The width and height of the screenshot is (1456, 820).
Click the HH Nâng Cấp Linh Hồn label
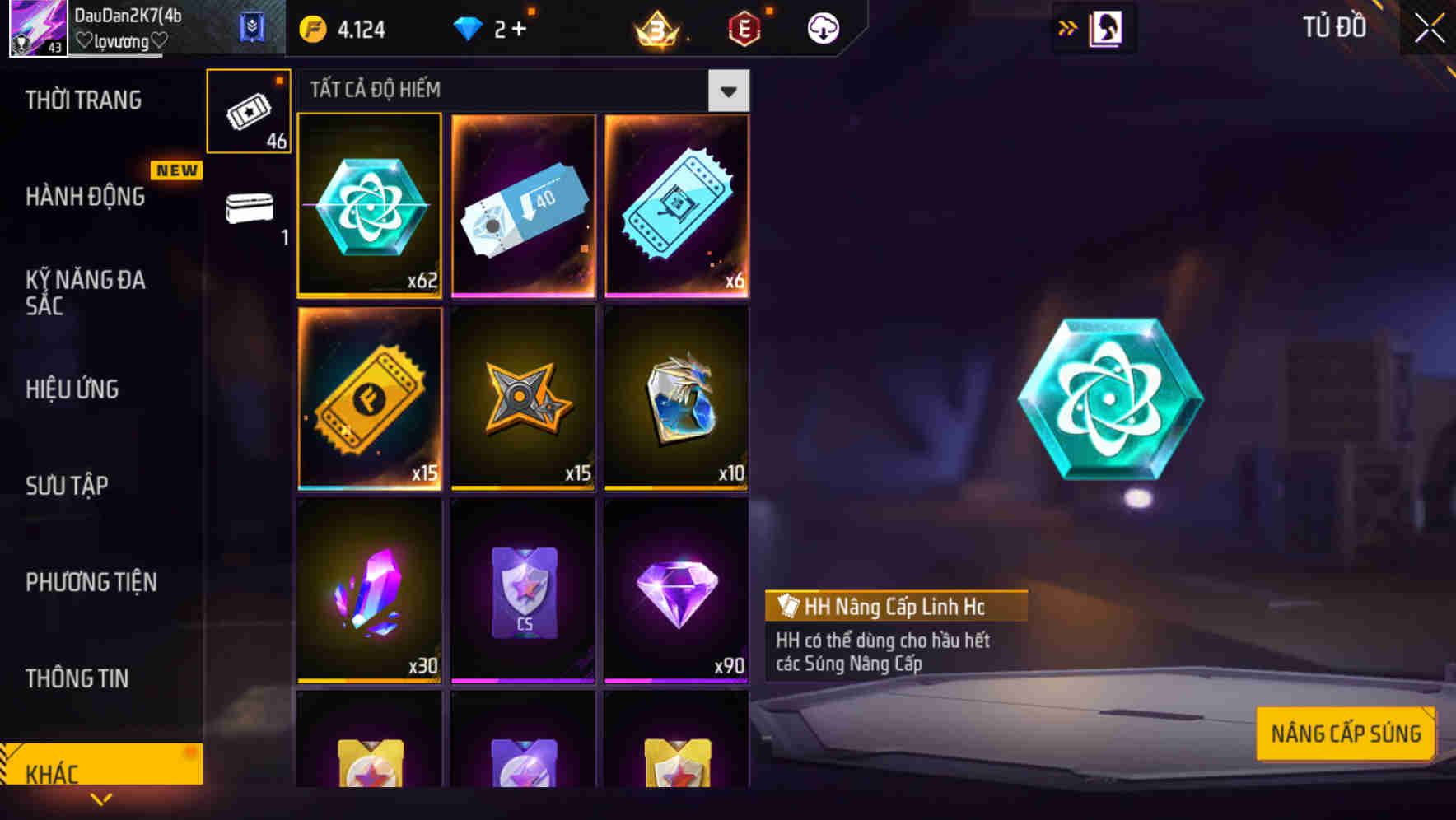tap(895, 608)
